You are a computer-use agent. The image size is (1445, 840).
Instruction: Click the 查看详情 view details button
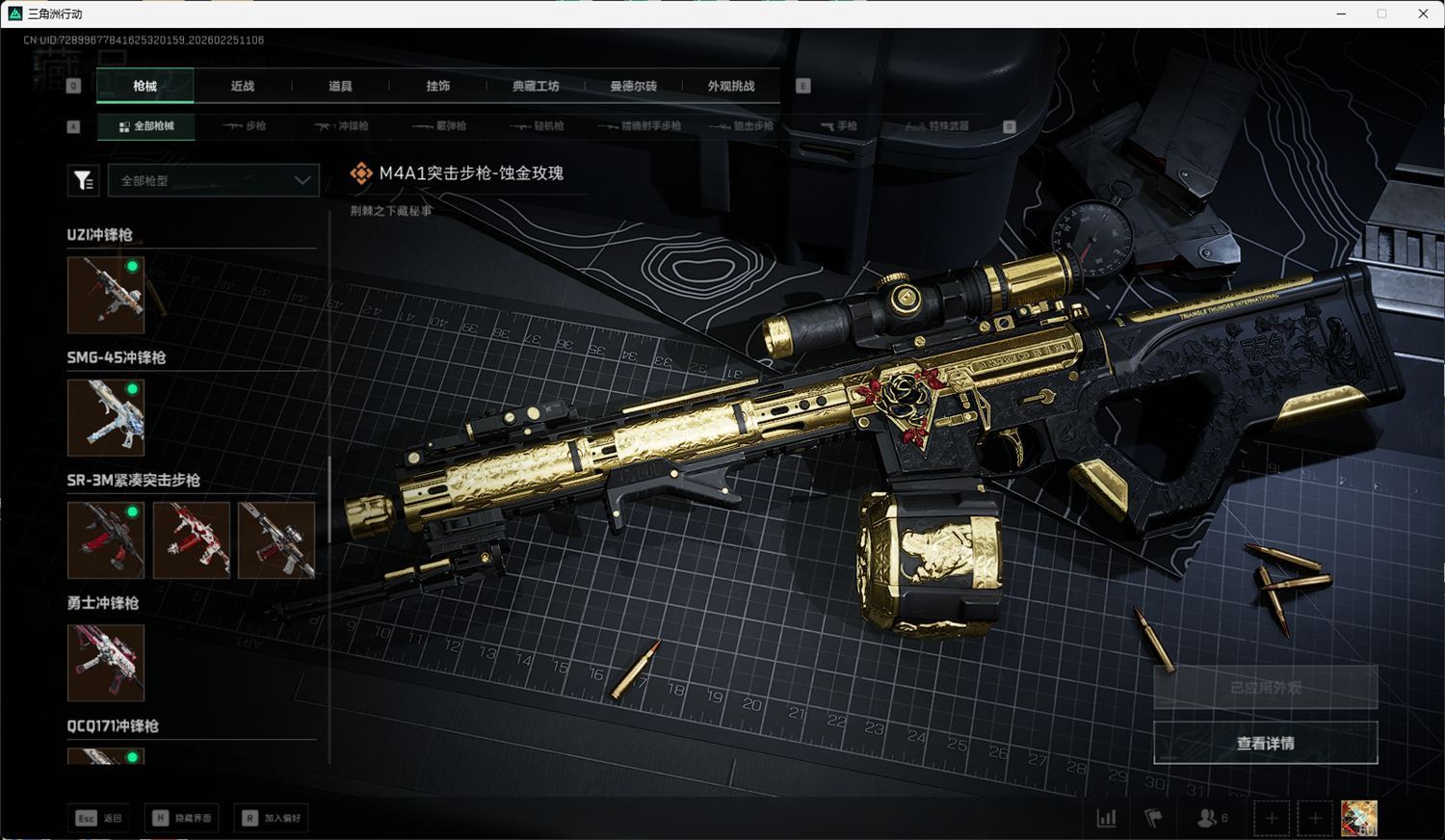1265,743
